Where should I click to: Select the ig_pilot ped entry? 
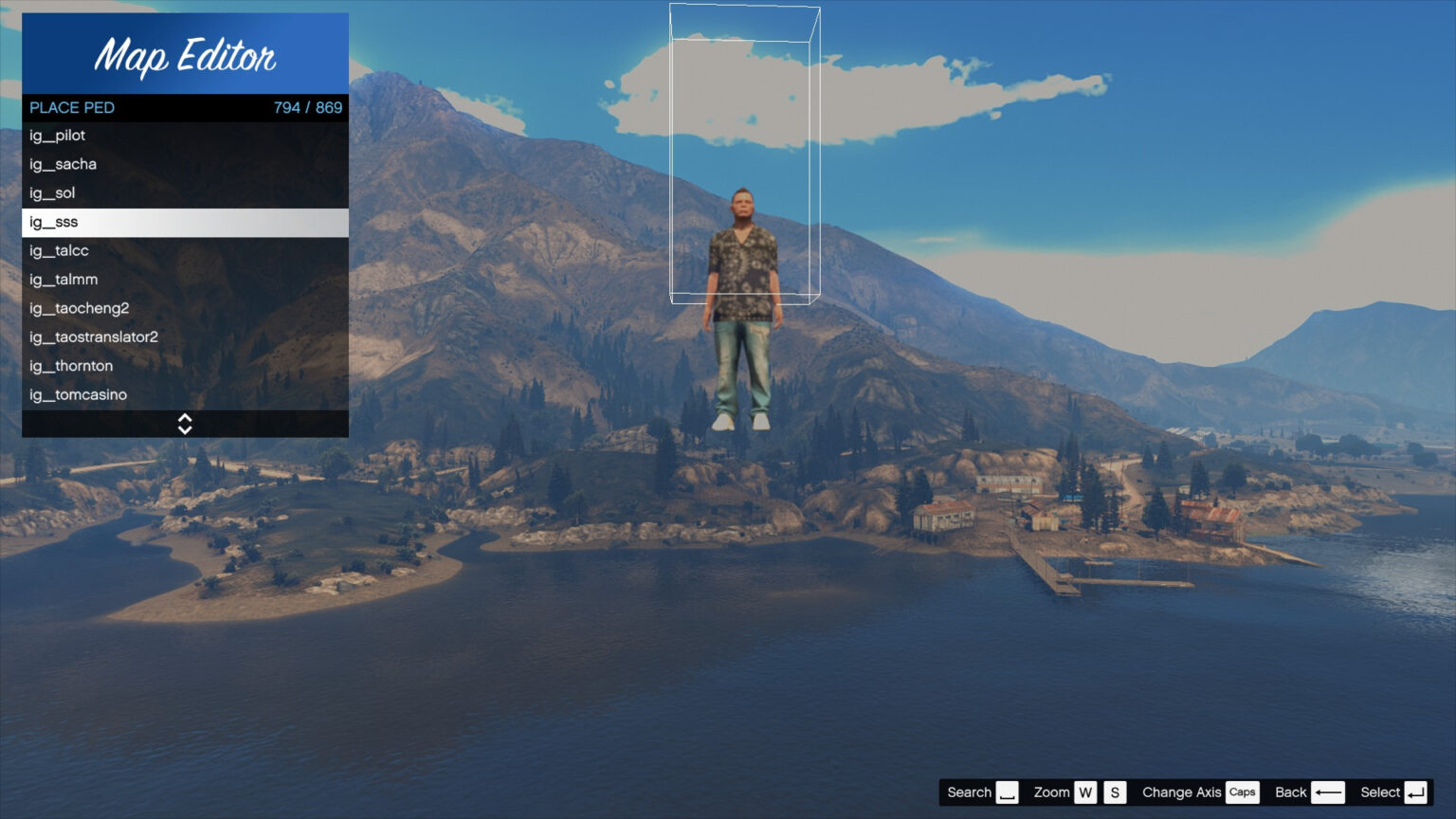[185, 136]
